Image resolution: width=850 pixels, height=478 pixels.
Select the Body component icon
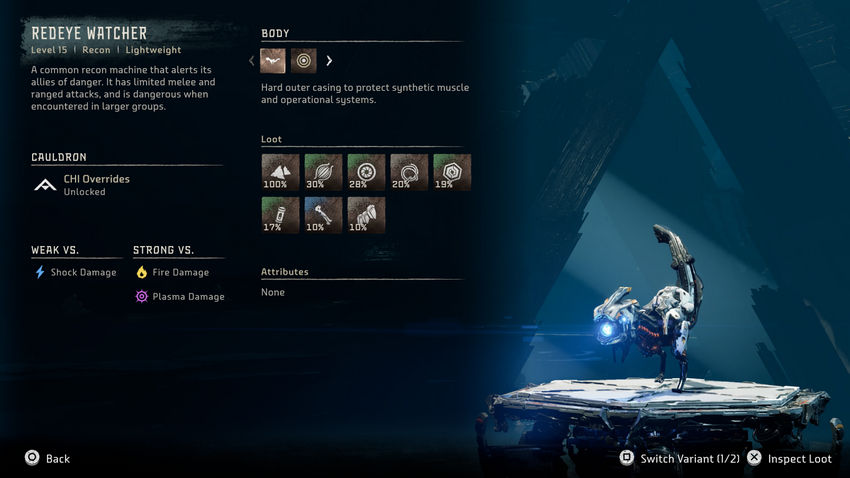pos(274,61)
